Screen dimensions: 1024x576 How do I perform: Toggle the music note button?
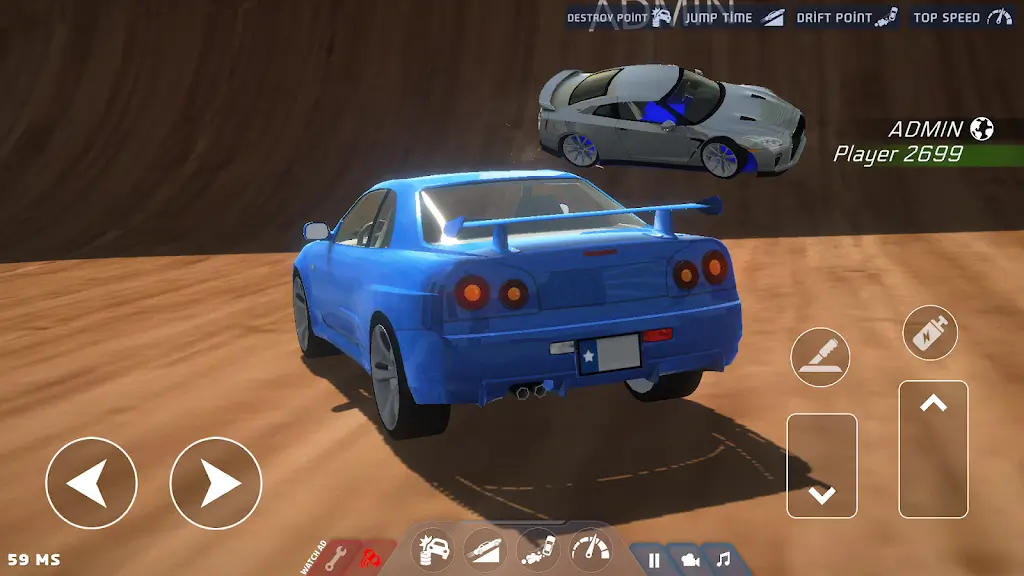(x=723, y=560)
